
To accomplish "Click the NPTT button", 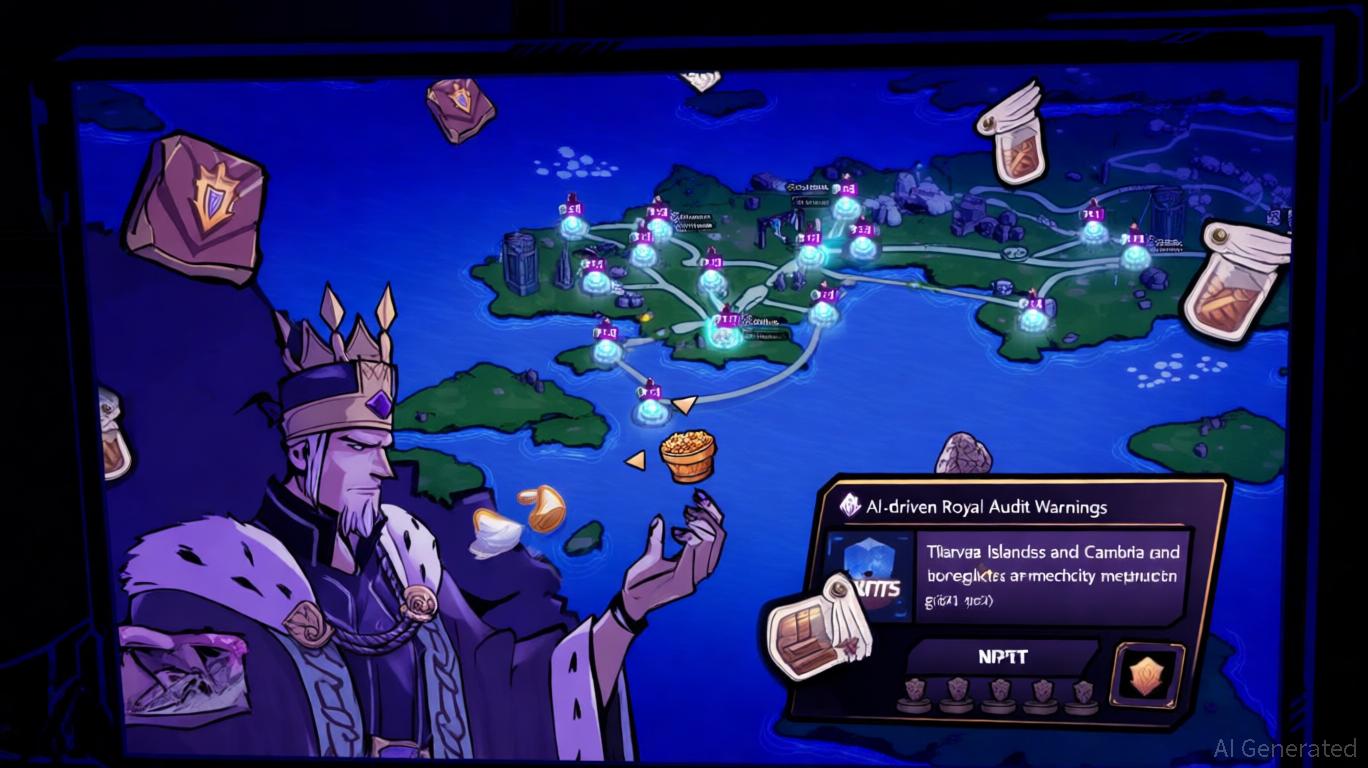I will click(1004, 657).
